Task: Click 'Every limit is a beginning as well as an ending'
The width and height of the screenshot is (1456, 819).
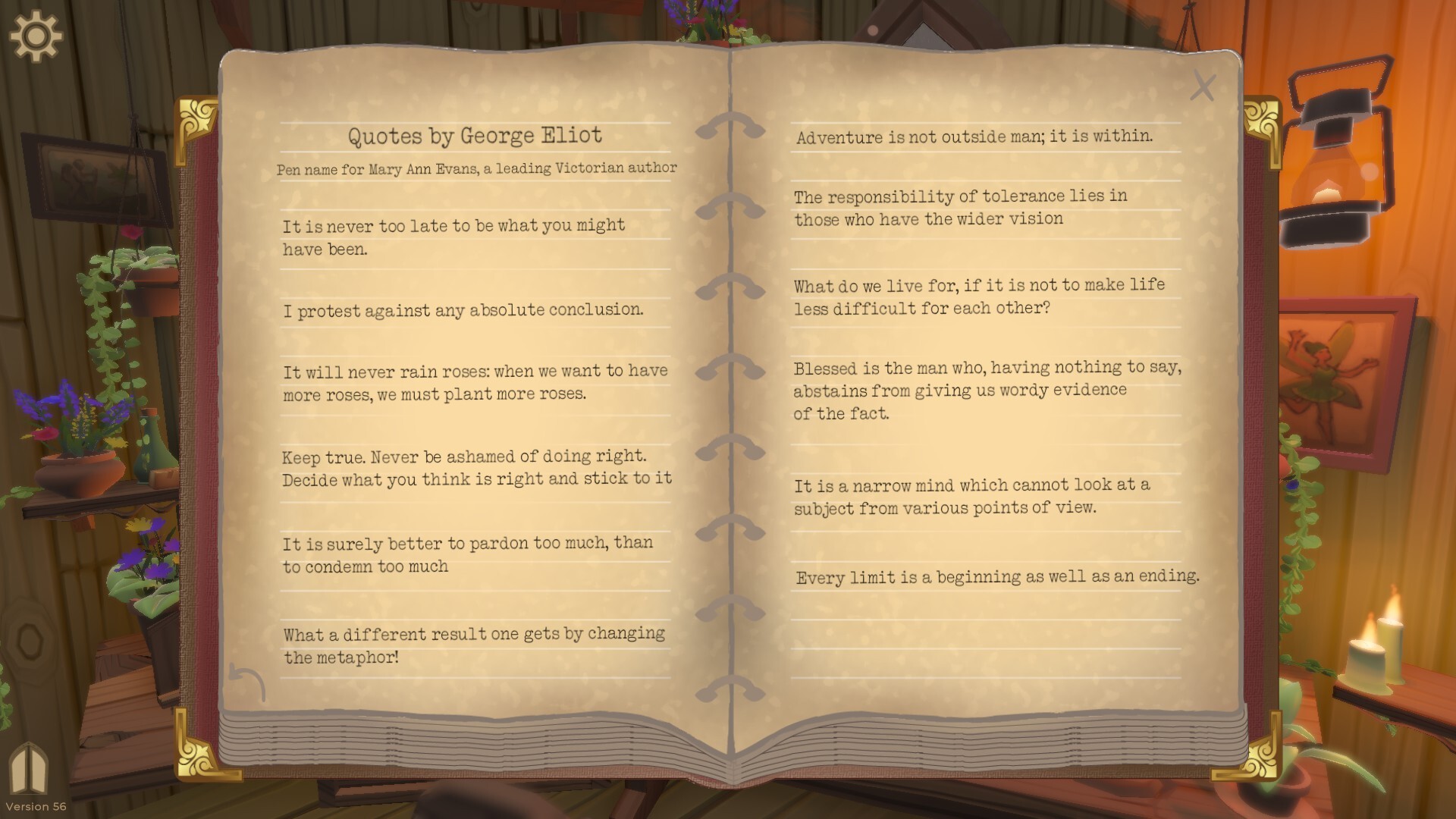Action: click(x=997, y=576)
